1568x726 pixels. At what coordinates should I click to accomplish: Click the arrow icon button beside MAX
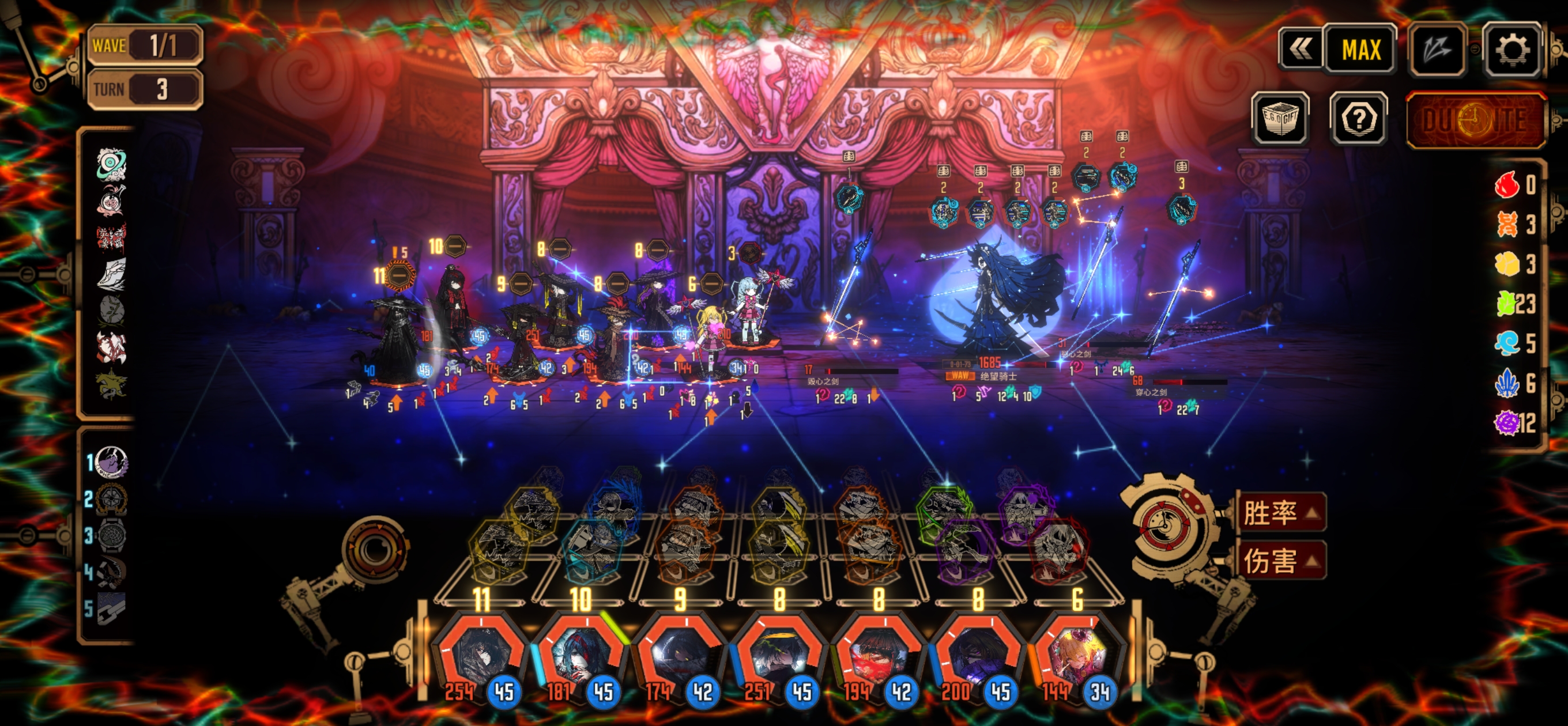pyautogui.click(x=1436, y=50)
